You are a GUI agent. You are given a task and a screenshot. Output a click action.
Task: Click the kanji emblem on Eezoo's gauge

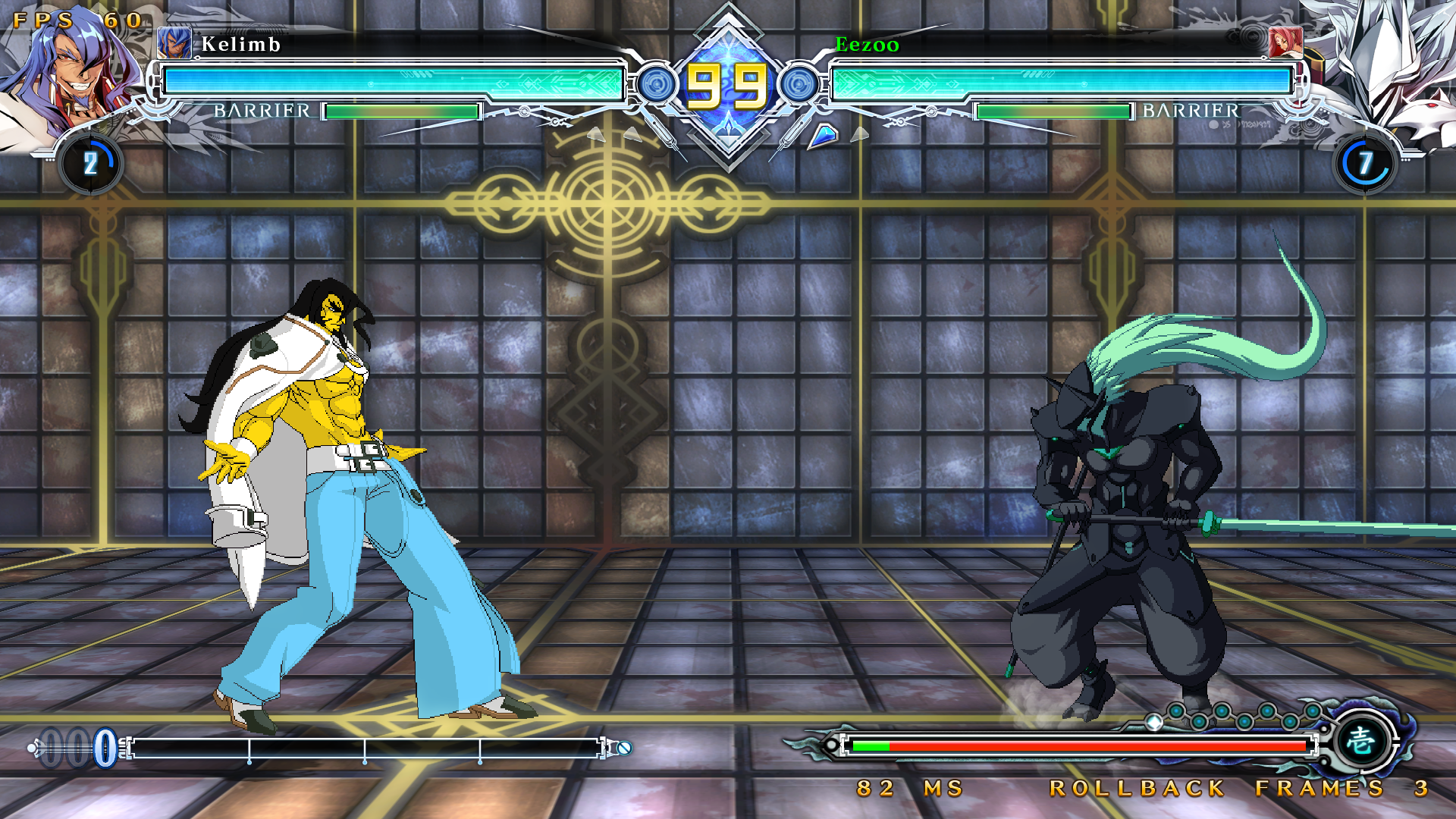(x=1361, y=739)
